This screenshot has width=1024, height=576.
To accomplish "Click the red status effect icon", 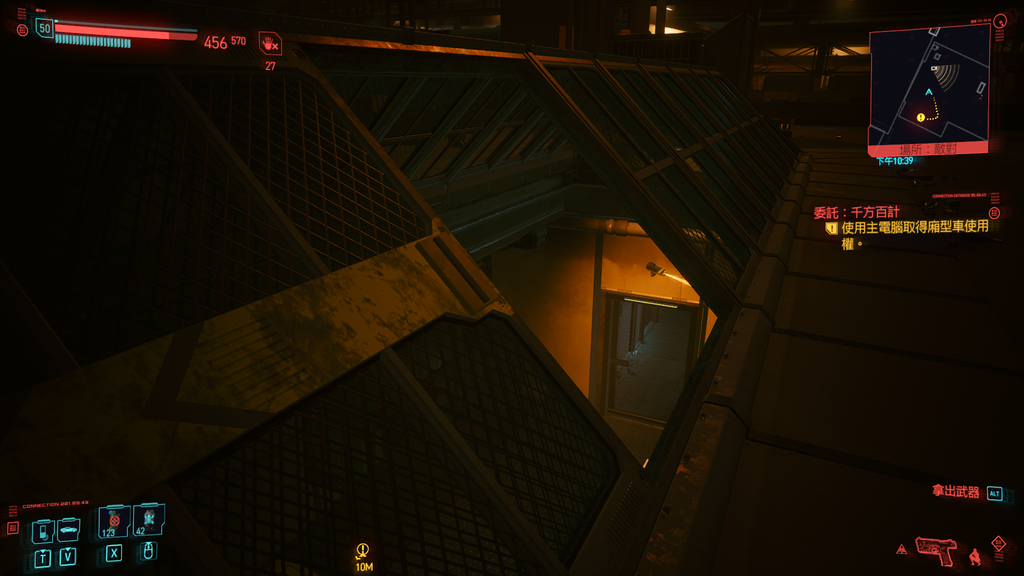I will pos(270,43).
